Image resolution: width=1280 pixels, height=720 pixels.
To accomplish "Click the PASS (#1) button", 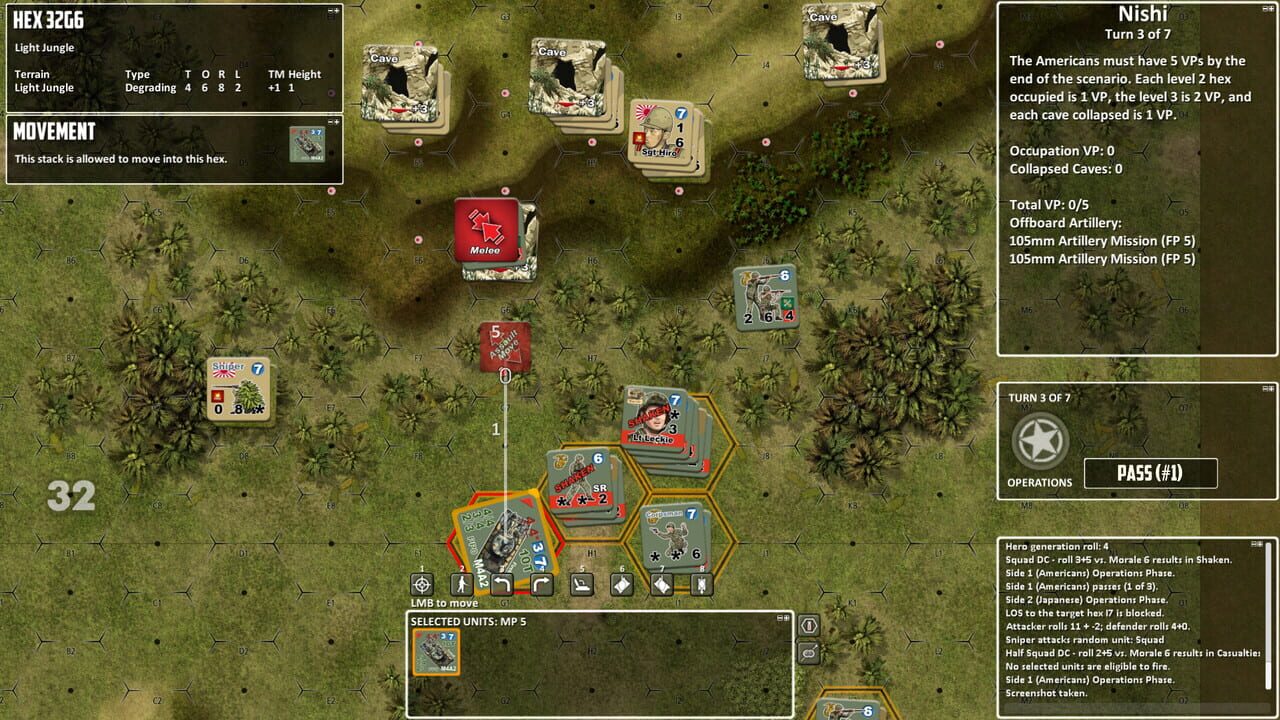I will [x=1150, y=473].
